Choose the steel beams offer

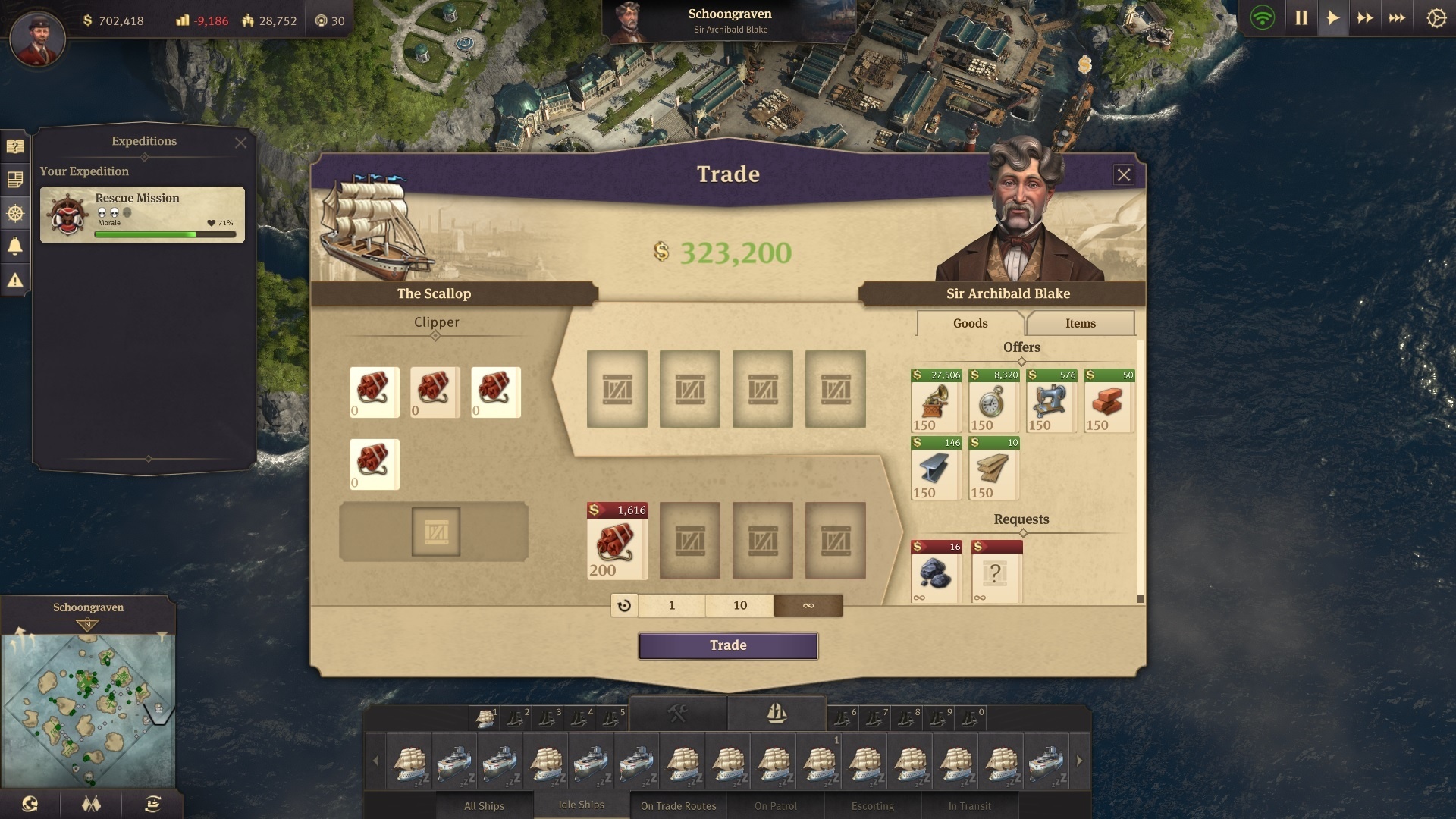(x=936, y=469)
